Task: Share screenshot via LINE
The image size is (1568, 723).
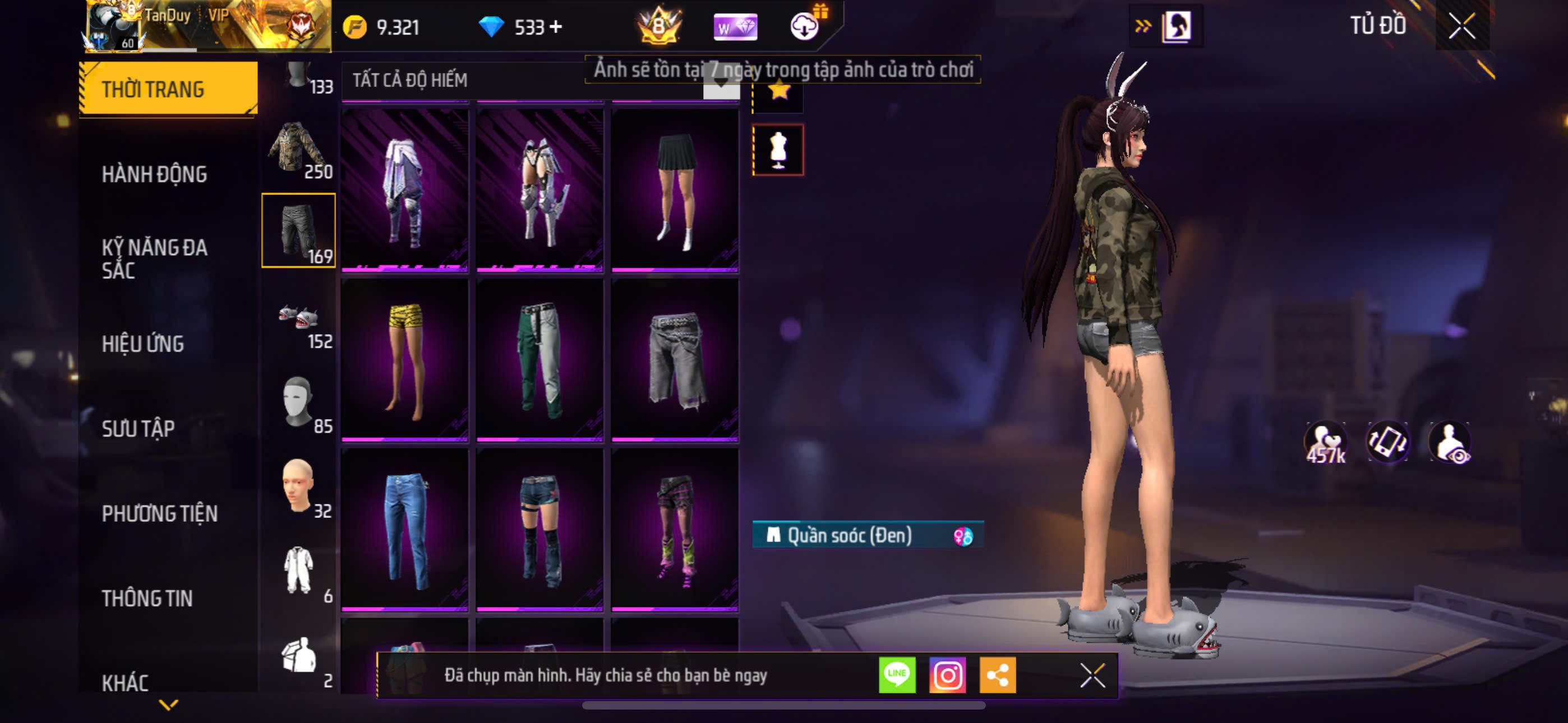Action: pyautogui.click(x=897, y=674)
